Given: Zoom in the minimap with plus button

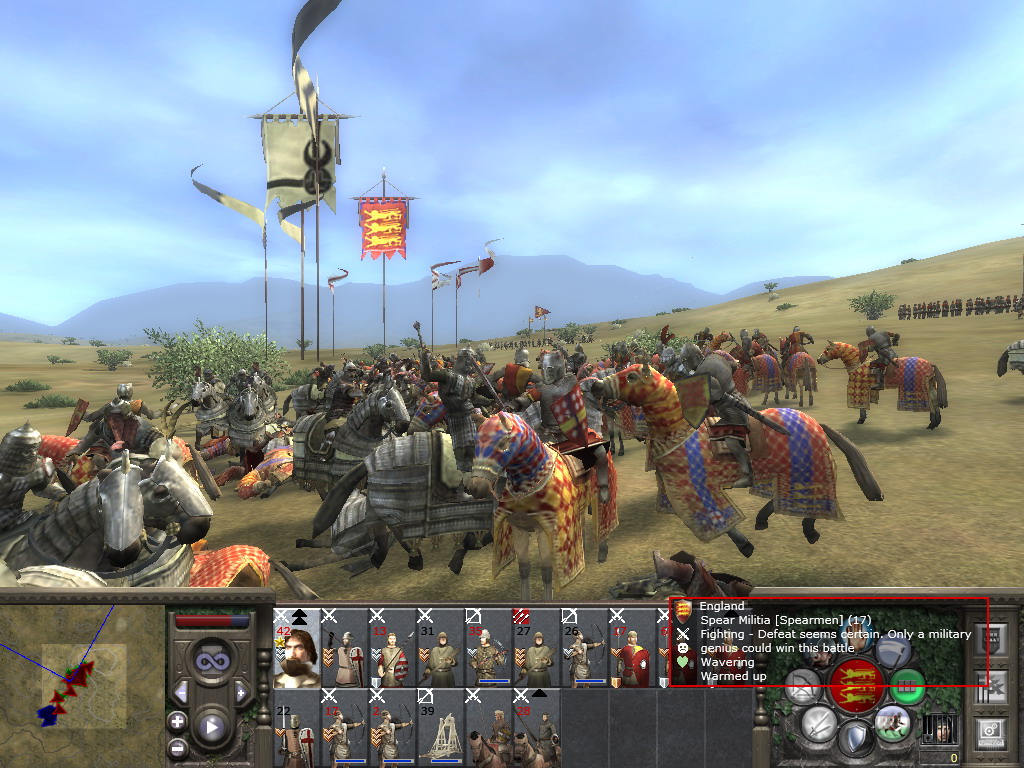Looking at the screenshot, I should (177, 721).
